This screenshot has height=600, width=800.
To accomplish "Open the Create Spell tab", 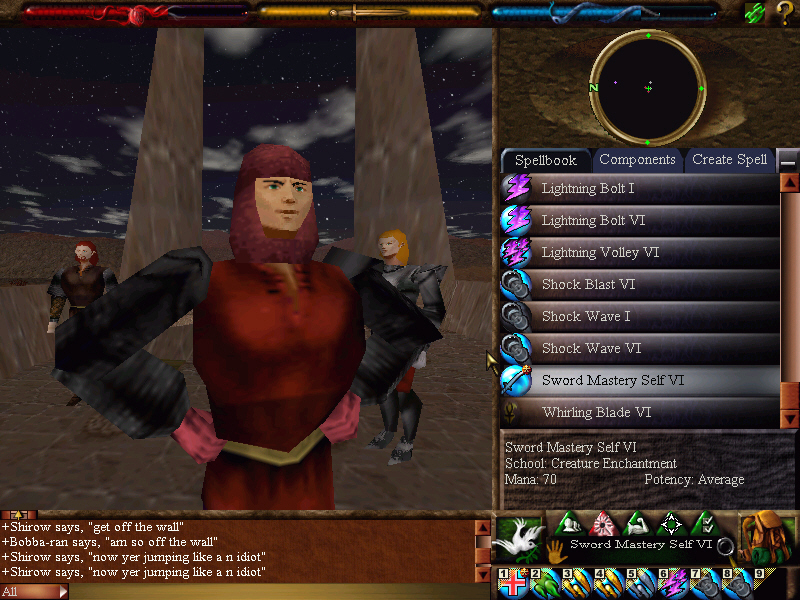I will [x=729, y=160].
